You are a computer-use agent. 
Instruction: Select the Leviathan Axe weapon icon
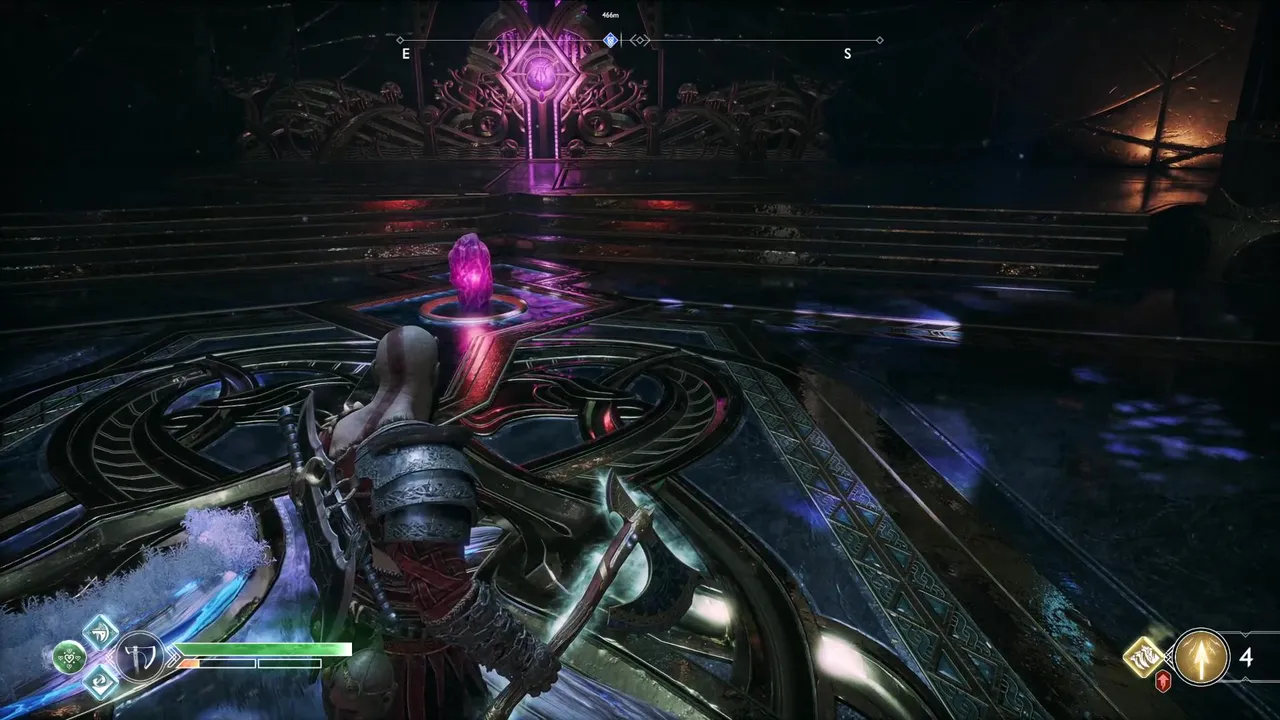coord(138,657)
